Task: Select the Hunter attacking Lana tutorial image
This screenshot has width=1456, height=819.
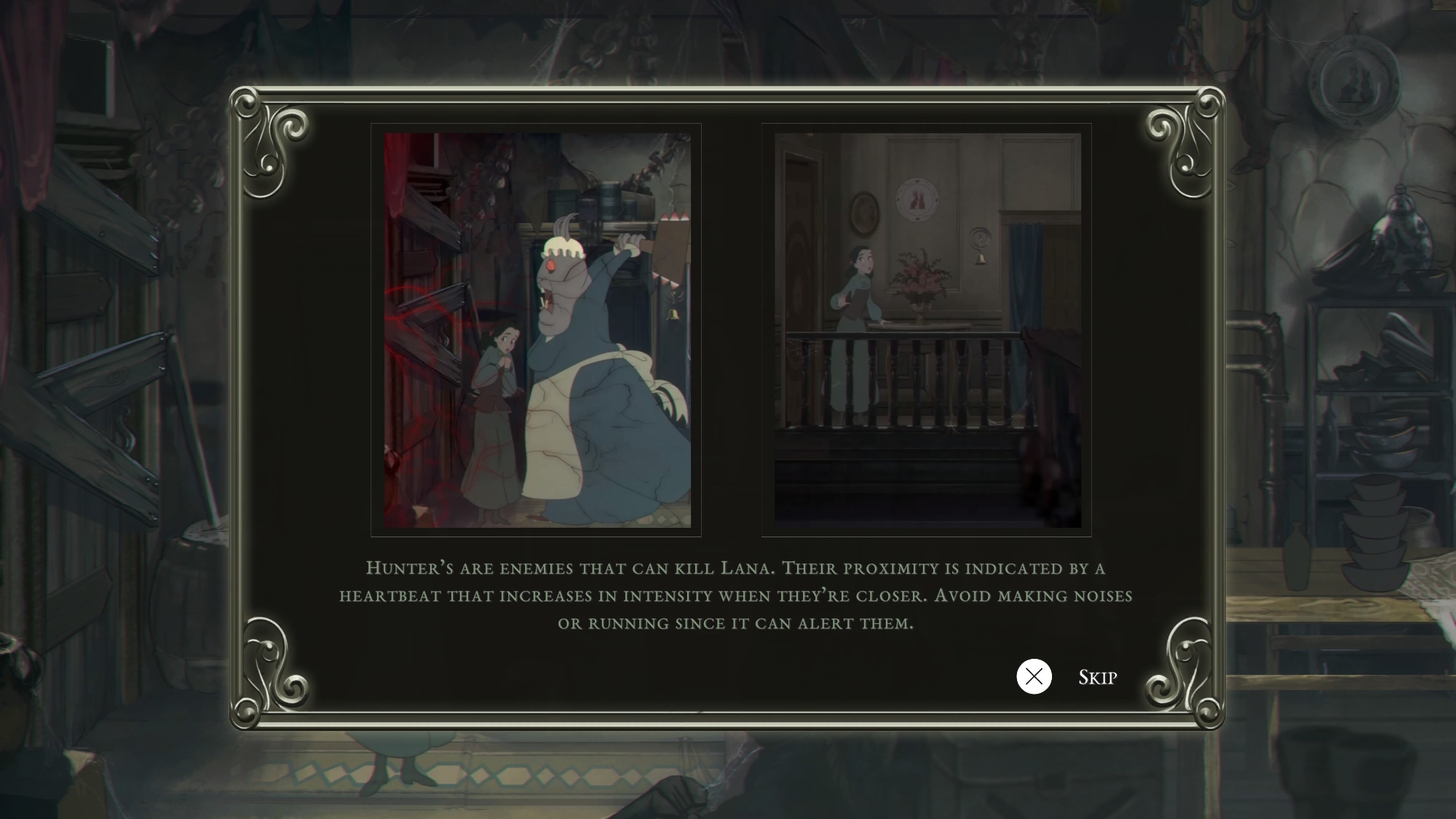Action: pyautogui.click(x=537, y=330)
